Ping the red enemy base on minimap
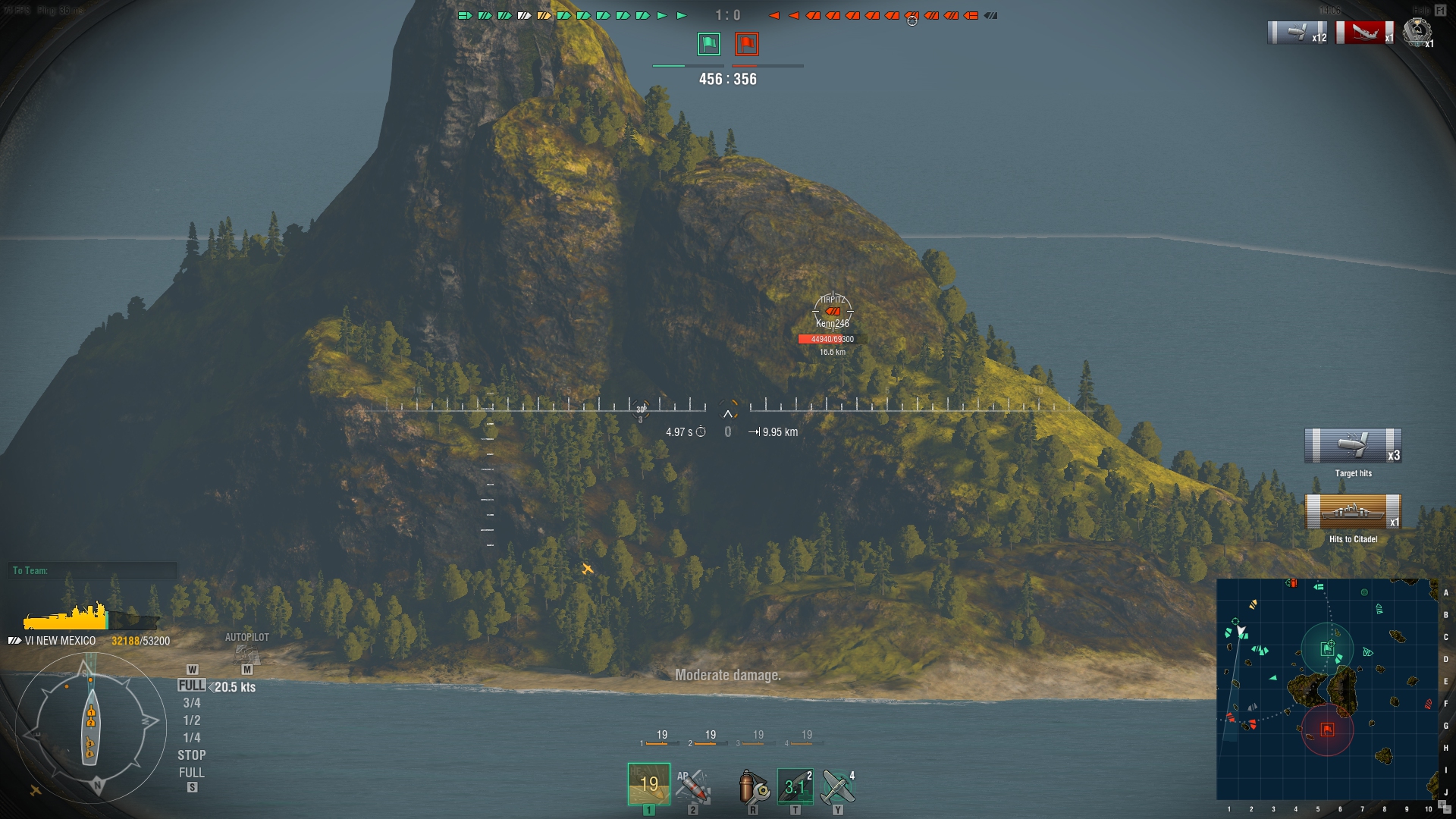This screenshot has height=819, width=1456. tap(1327, 730)
